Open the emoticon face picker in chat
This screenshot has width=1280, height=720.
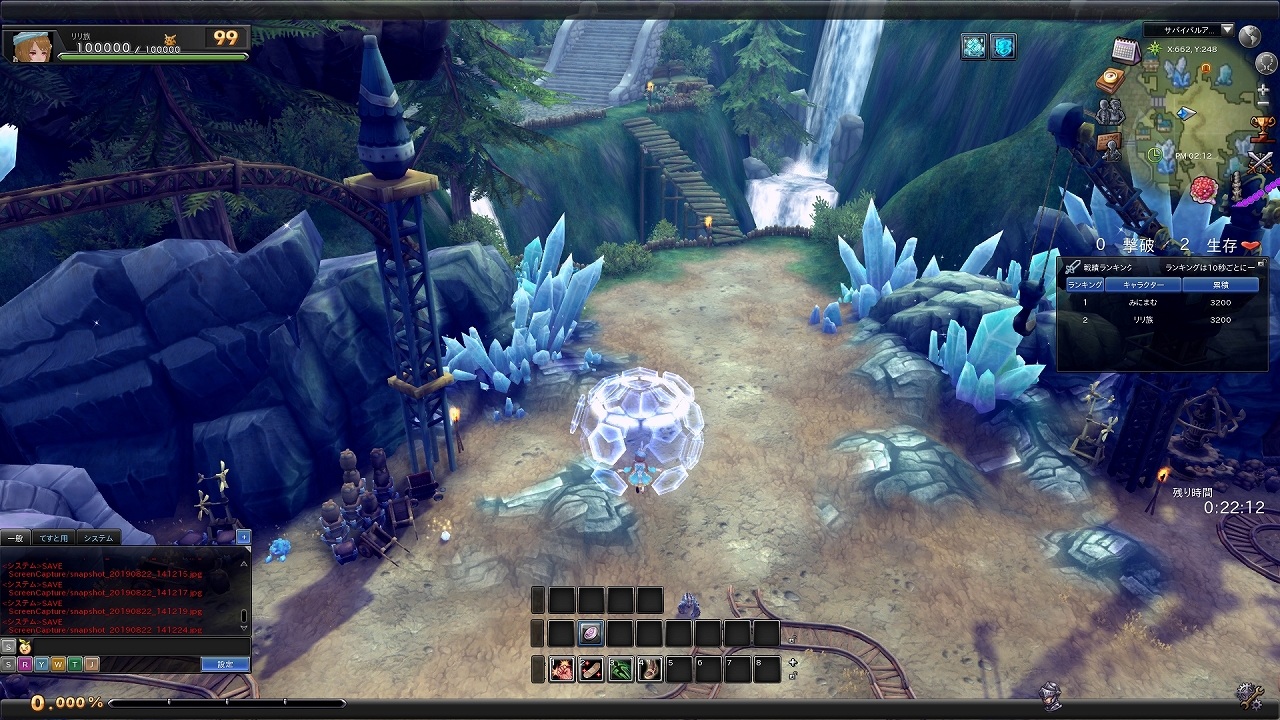[25, 648]
